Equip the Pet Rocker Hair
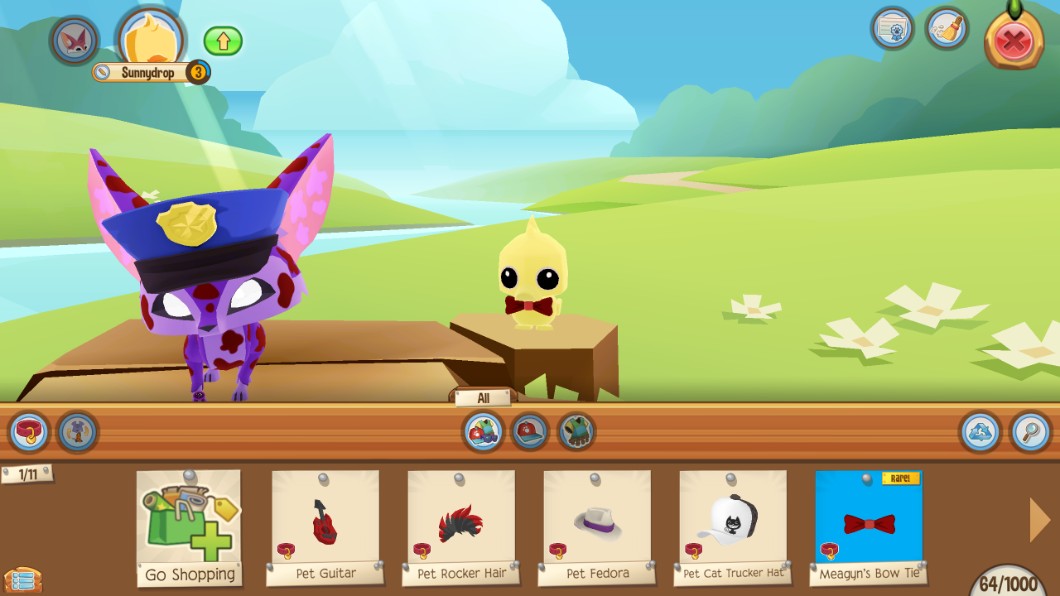 [x=461, y=527]
